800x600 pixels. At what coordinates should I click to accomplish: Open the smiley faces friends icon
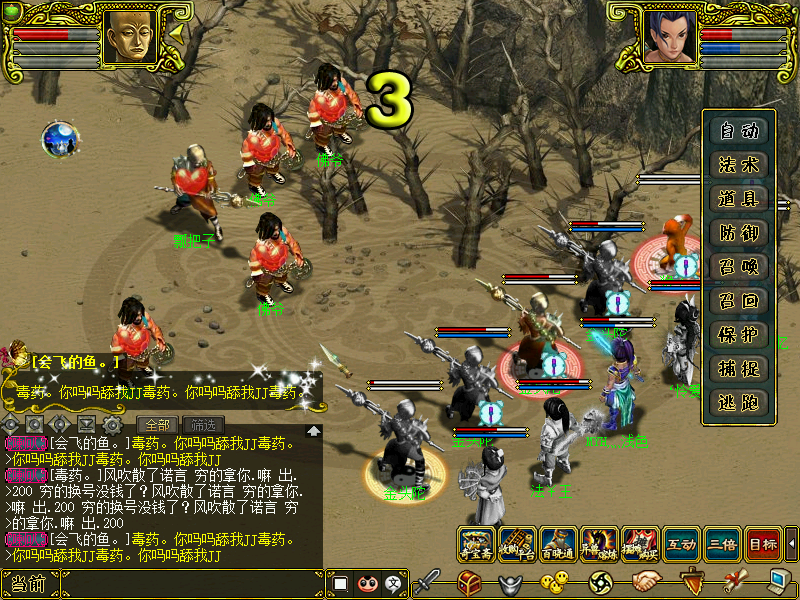[x=554, y=581]
